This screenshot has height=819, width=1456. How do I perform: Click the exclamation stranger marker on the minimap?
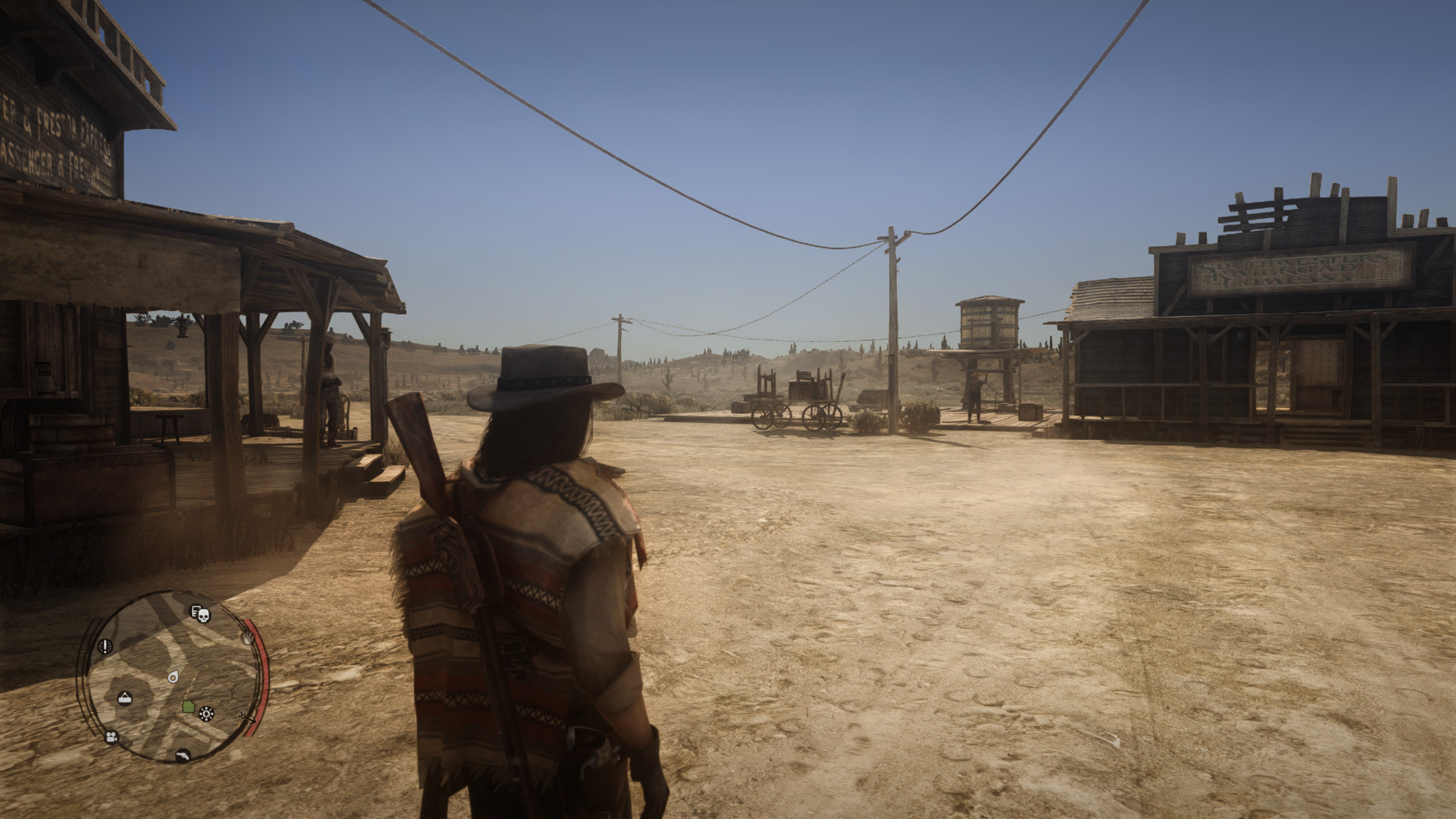(x=105, y=648)
